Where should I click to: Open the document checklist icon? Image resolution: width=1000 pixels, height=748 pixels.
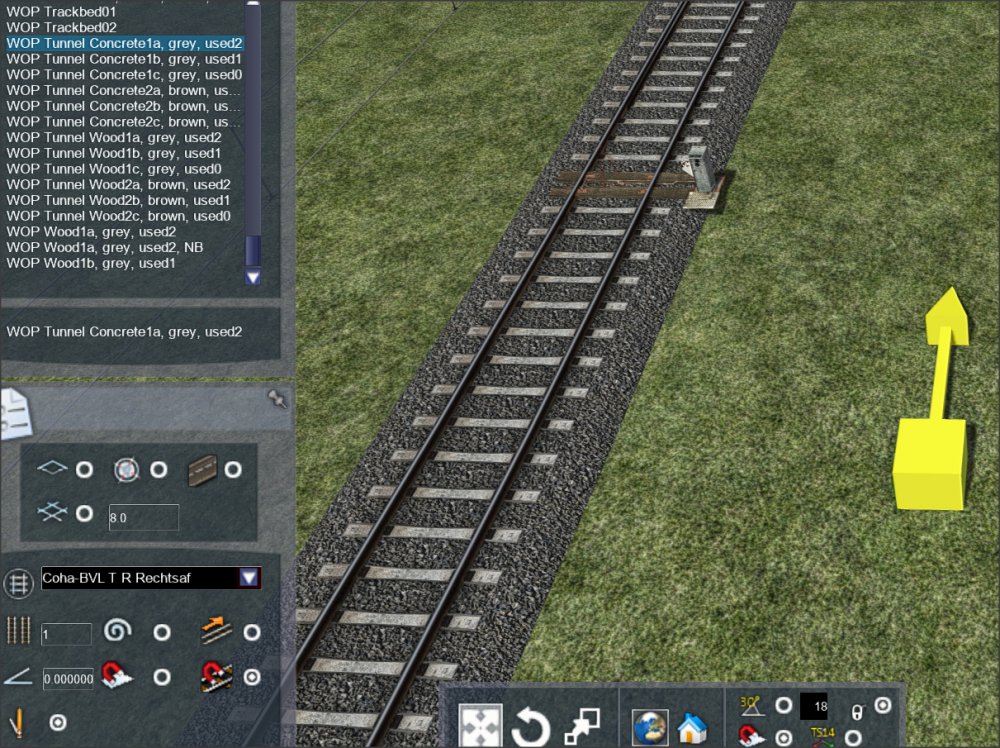tap(14, 412)
